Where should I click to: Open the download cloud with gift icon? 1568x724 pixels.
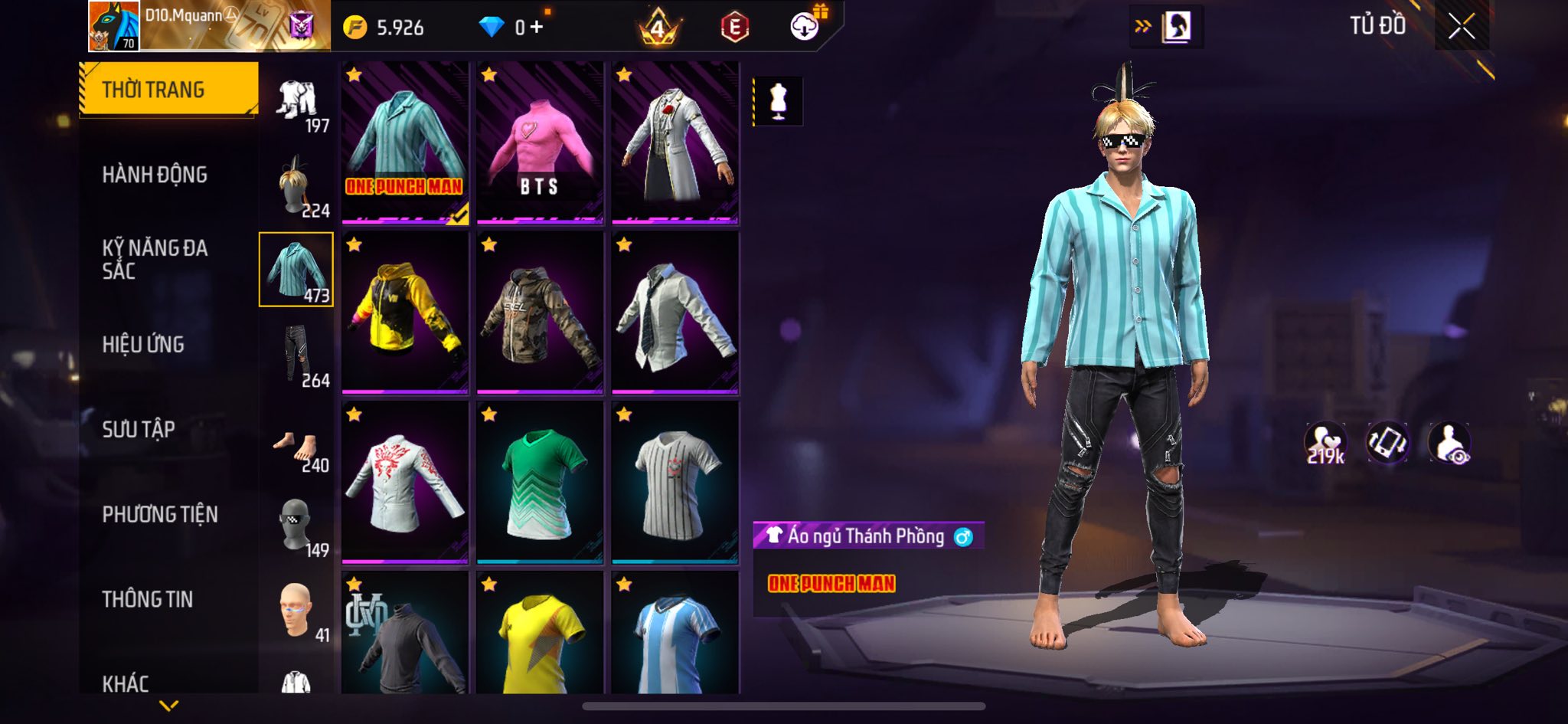tap(805, 27)
